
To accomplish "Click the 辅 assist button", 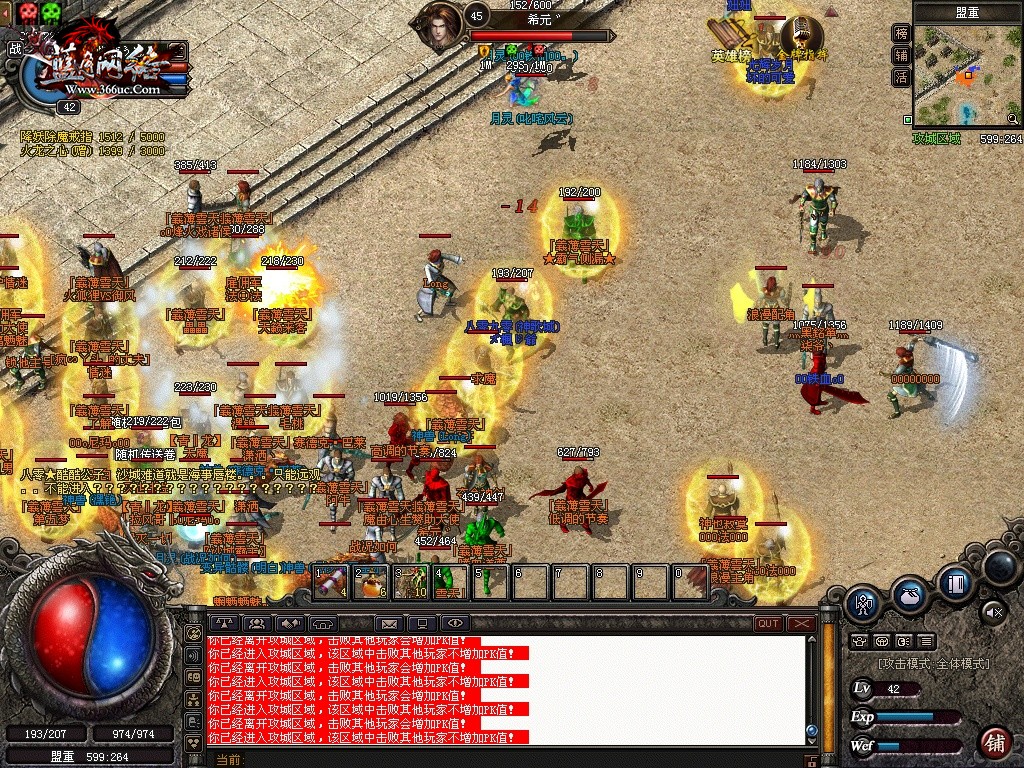I will pyautogui.click(x=901, y=55).
